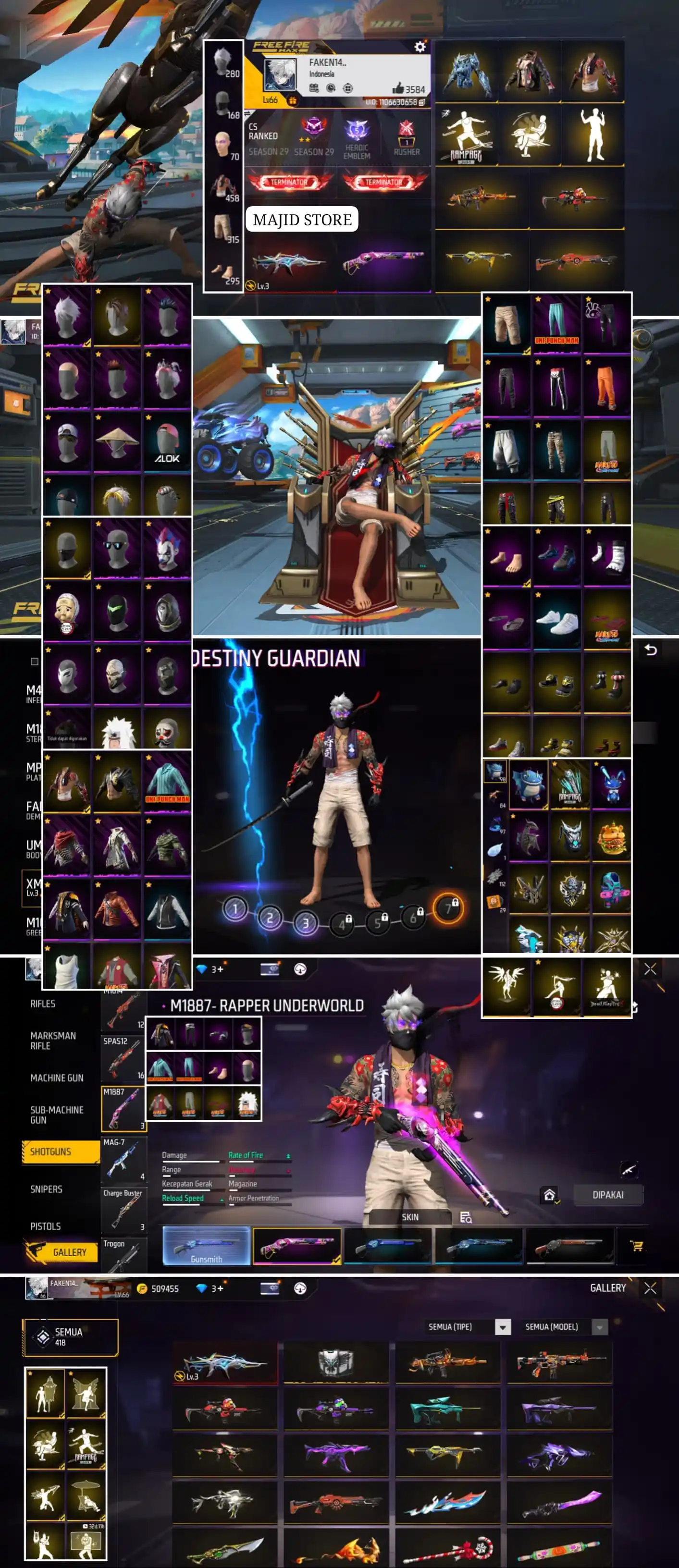Click the Gunsmith skin thumbnail

pos(207,1245)
